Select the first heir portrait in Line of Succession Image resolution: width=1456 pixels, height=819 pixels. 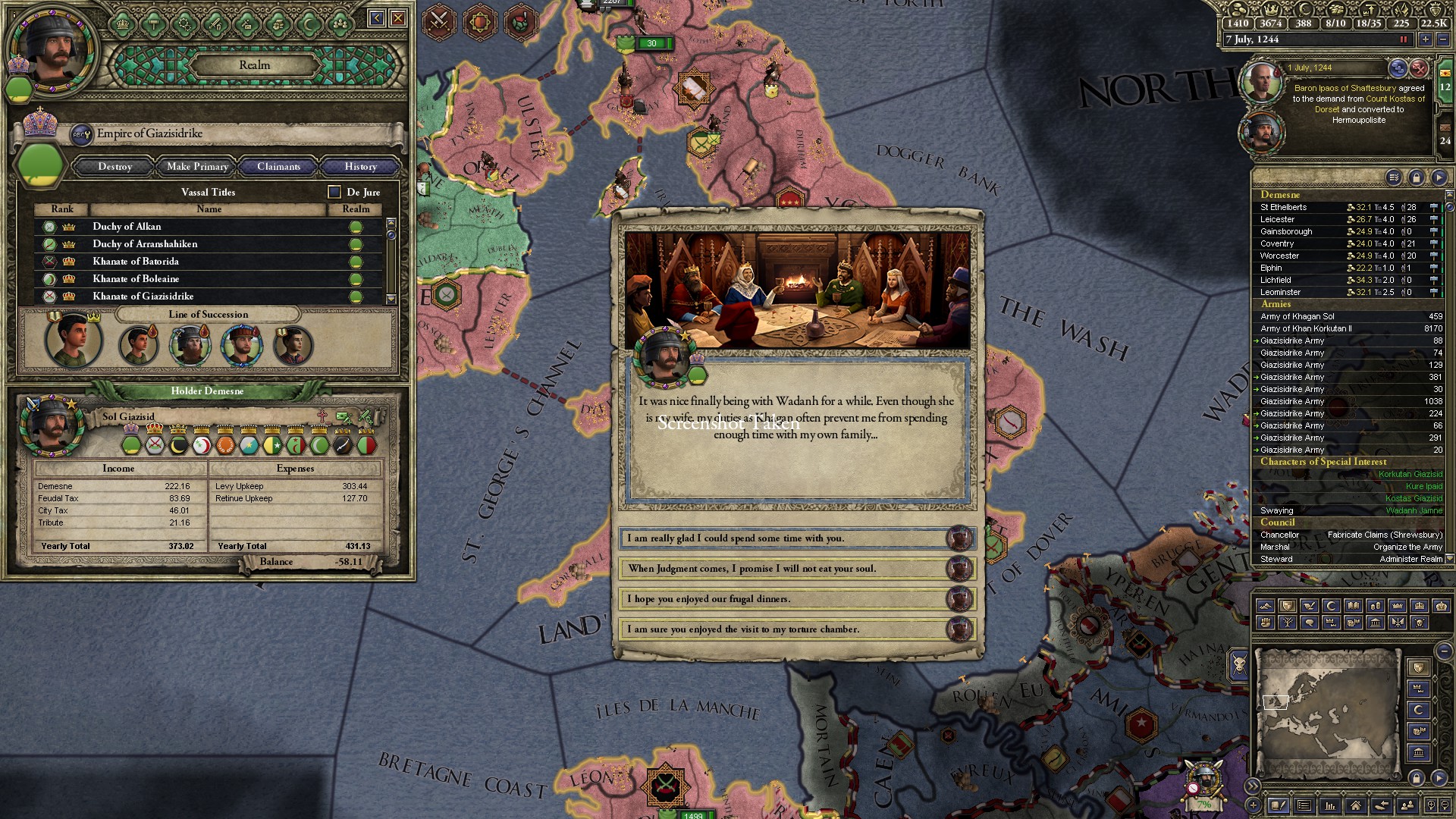click(73, 341)
